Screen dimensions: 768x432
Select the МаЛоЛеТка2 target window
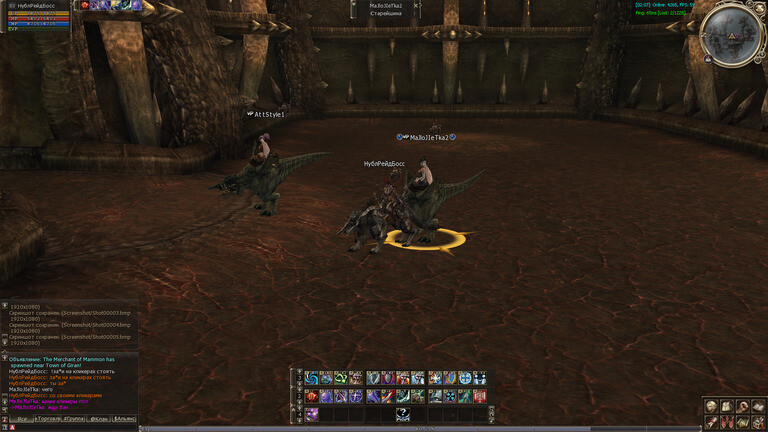tap(386, 9)
